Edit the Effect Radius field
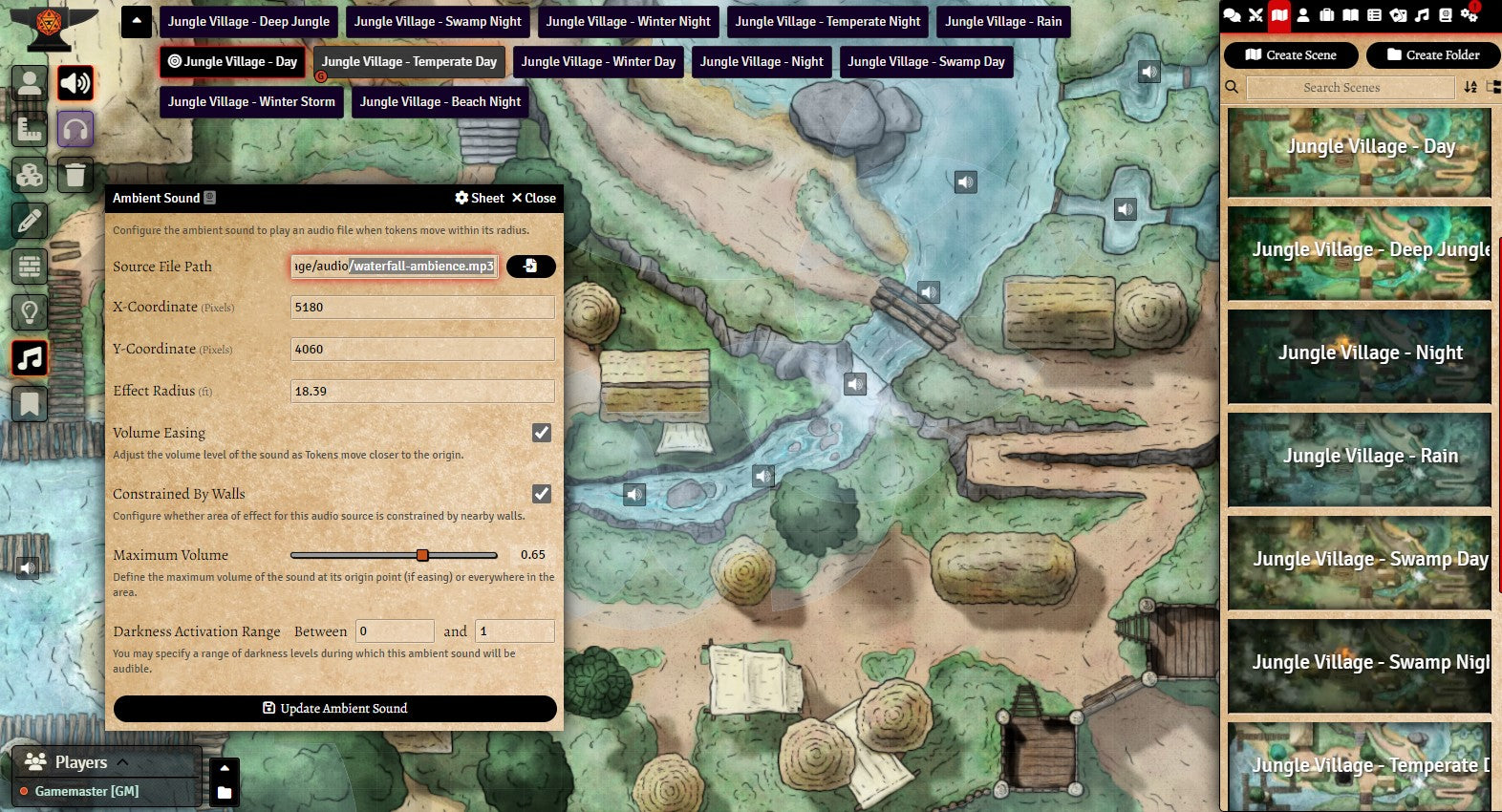1502x812 pixels. pos(422,391)
